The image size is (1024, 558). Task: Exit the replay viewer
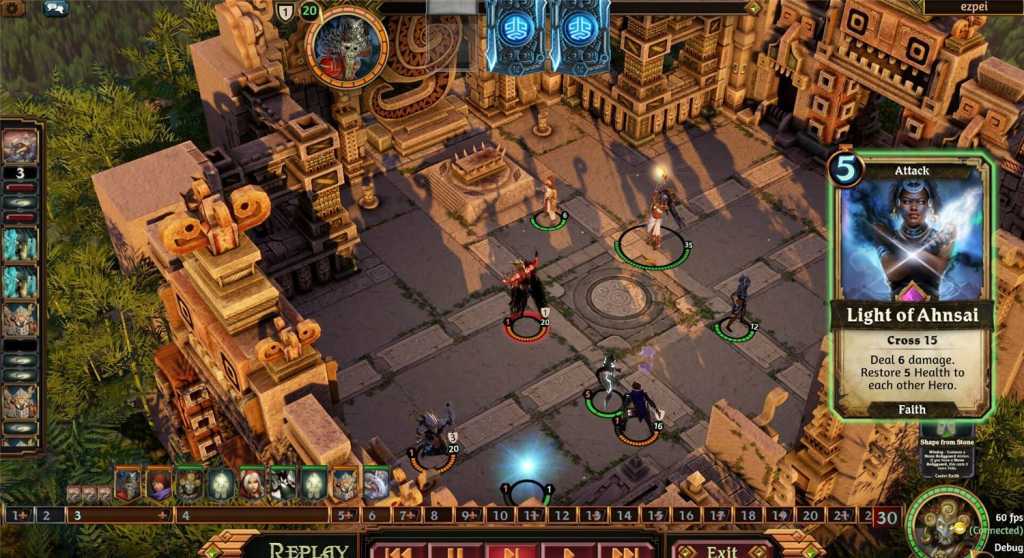pos(722,550)
